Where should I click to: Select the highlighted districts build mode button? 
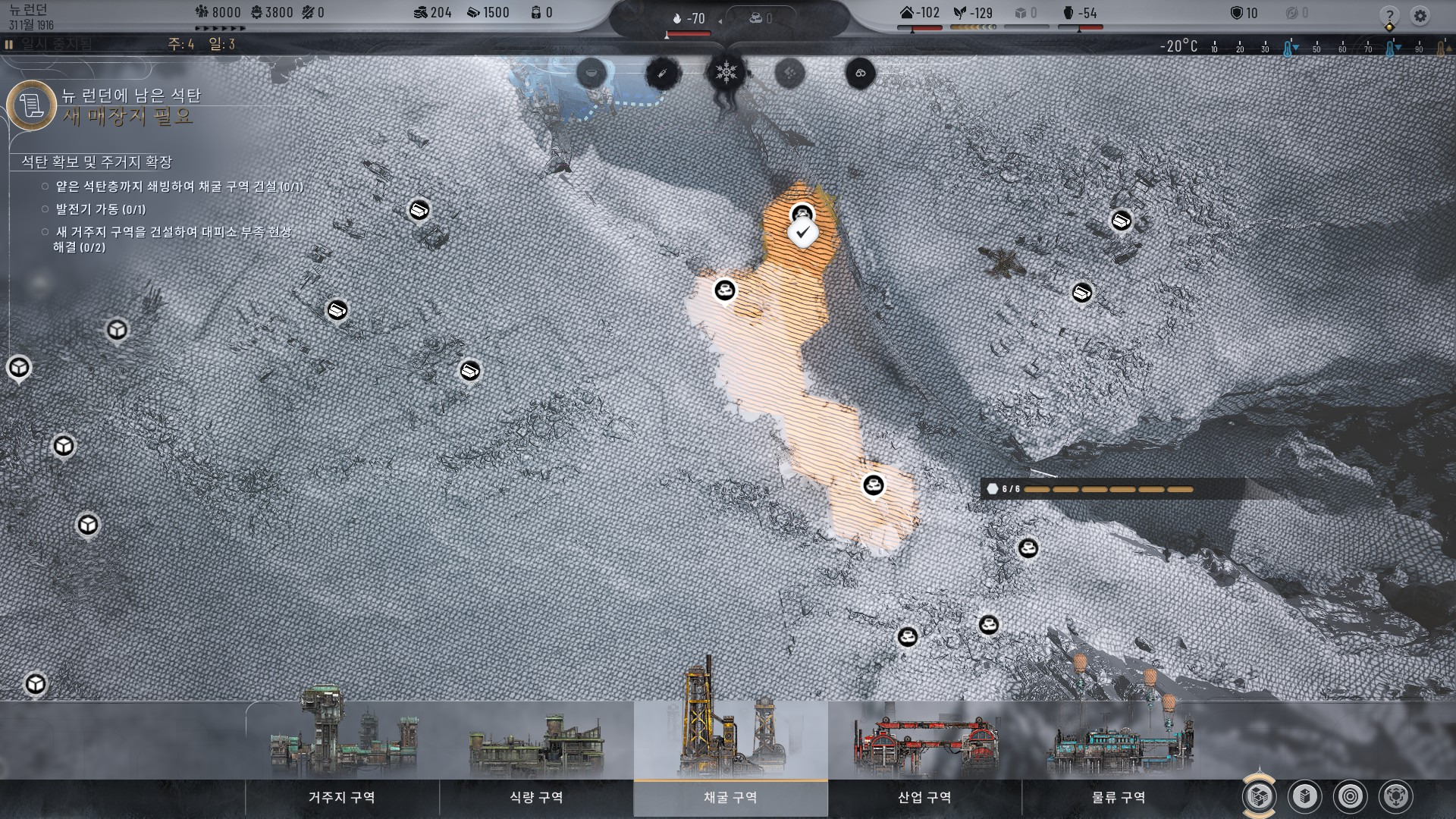coord(1259,796)
